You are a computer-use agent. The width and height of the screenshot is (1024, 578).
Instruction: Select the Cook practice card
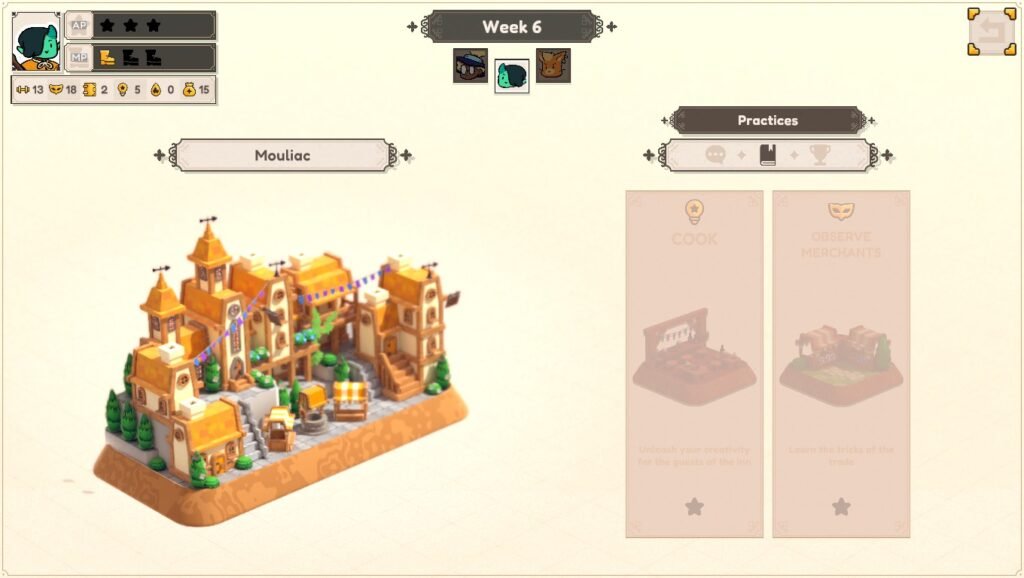[x=694, y=364]
